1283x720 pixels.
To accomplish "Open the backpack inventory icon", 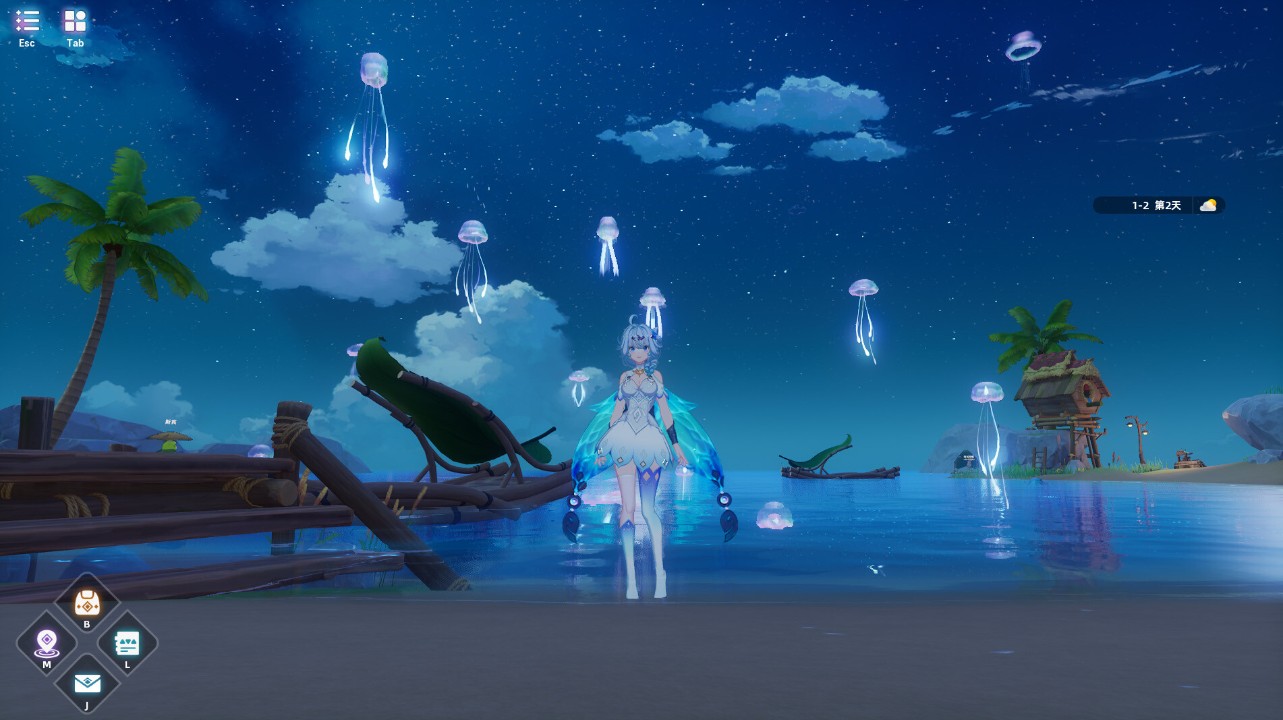I will [x=87, y=603].
